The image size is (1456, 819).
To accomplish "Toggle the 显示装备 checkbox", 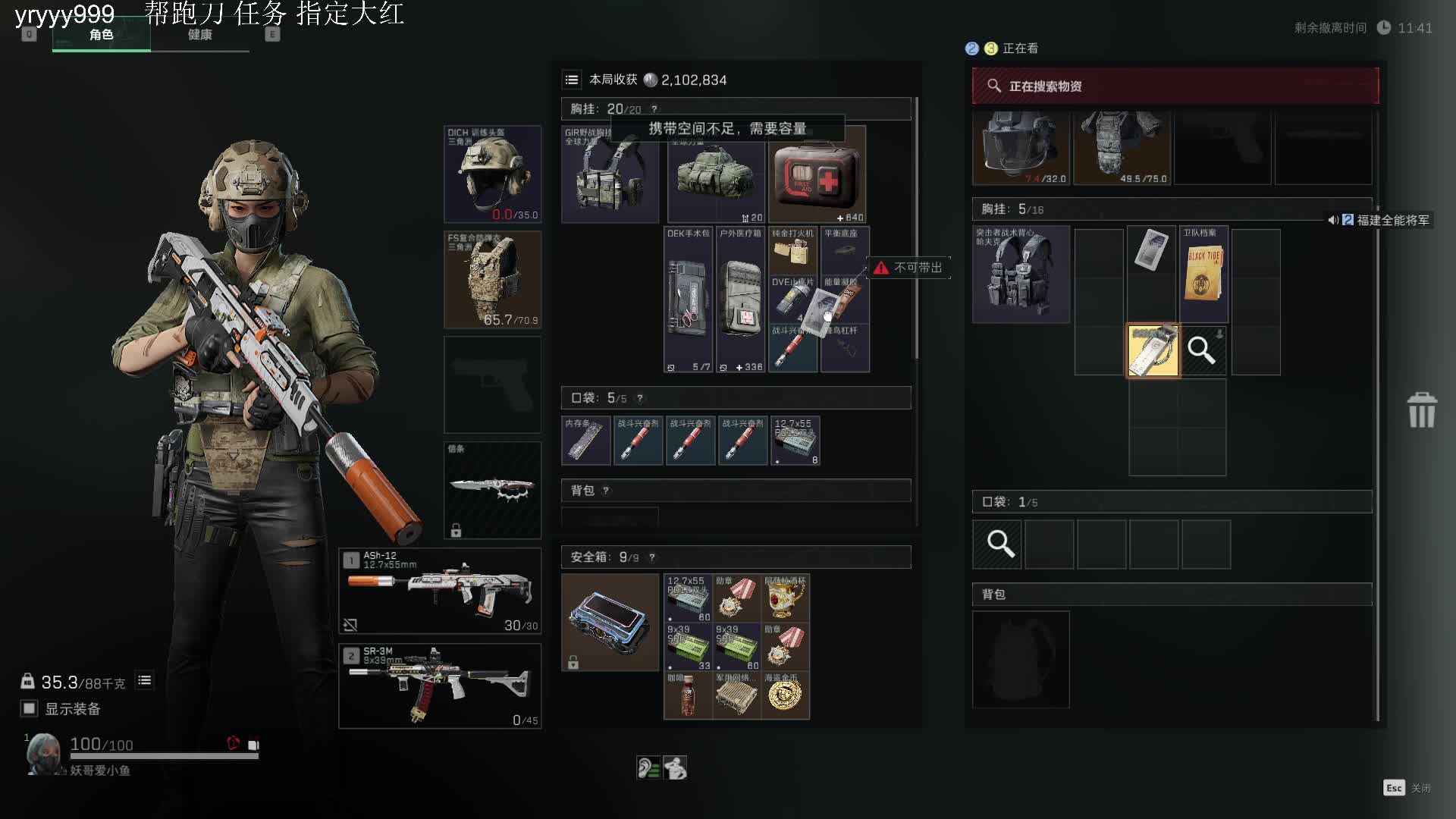I will coord(30,708).
